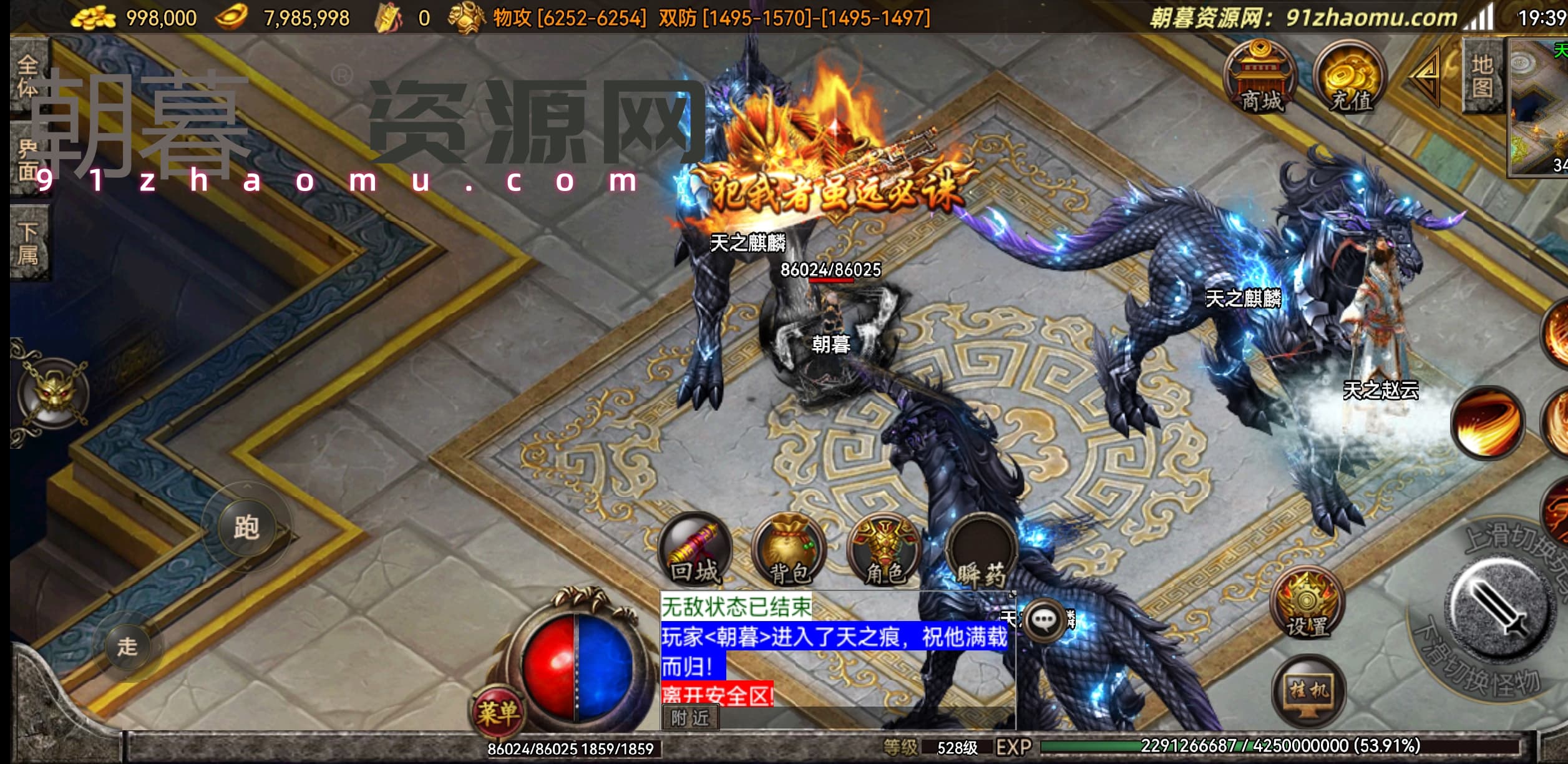Select the 全体 side tab
This screenshot has height=764, width=1568.
click(28, 76)
